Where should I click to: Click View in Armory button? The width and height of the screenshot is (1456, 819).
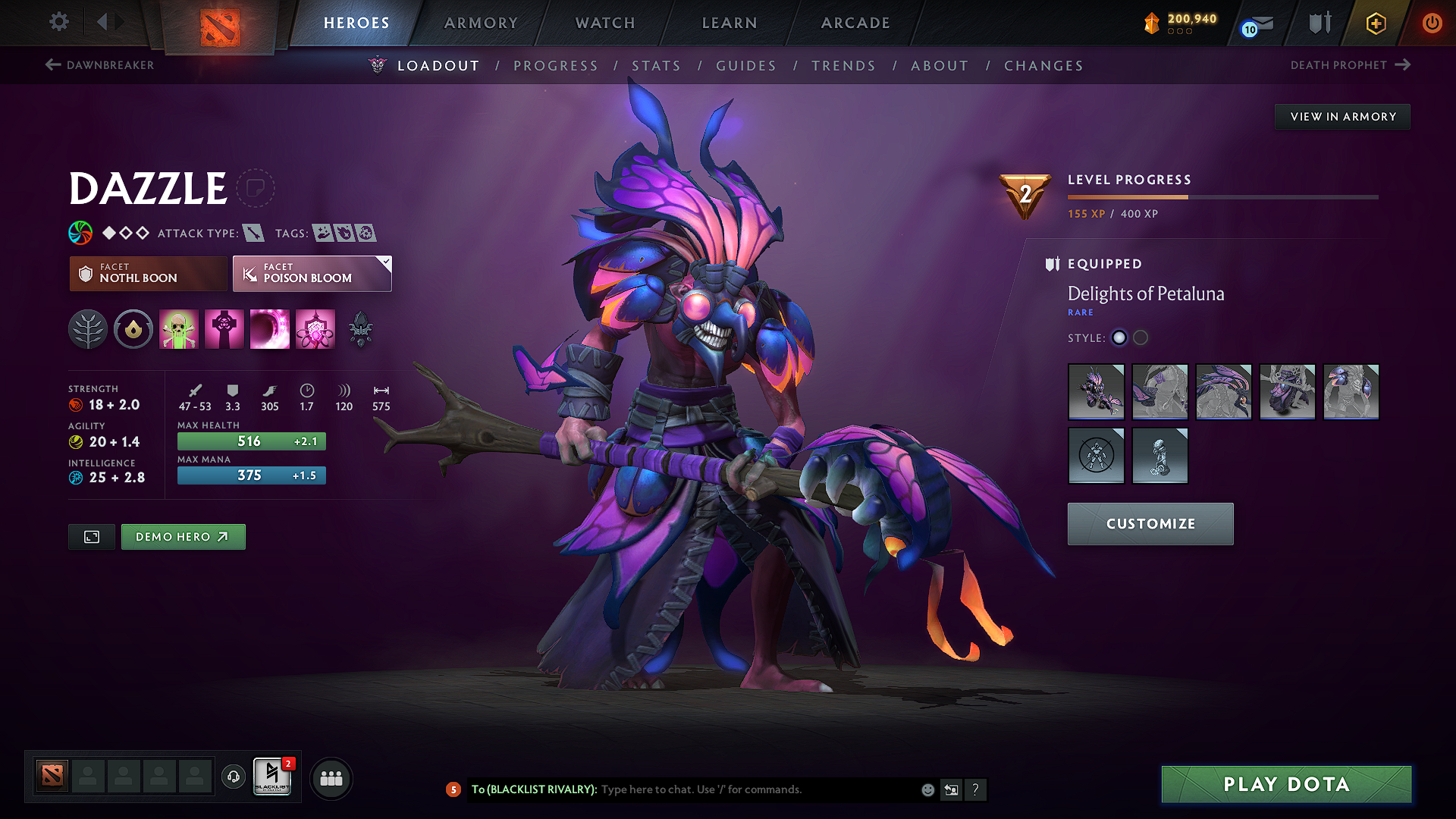[1343, 117]
